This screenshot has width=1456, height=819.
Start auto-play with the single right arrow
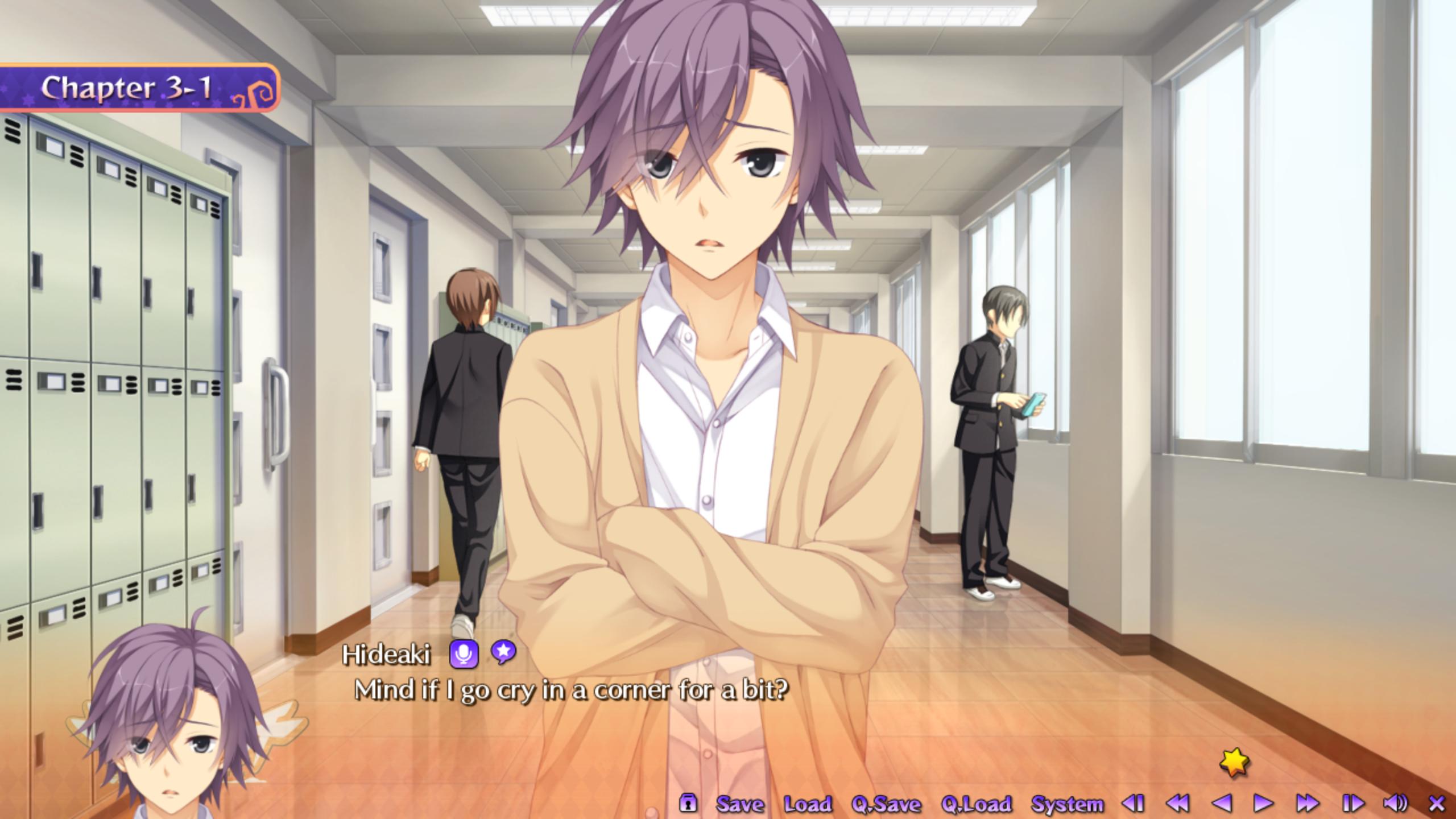(1264, 803)
